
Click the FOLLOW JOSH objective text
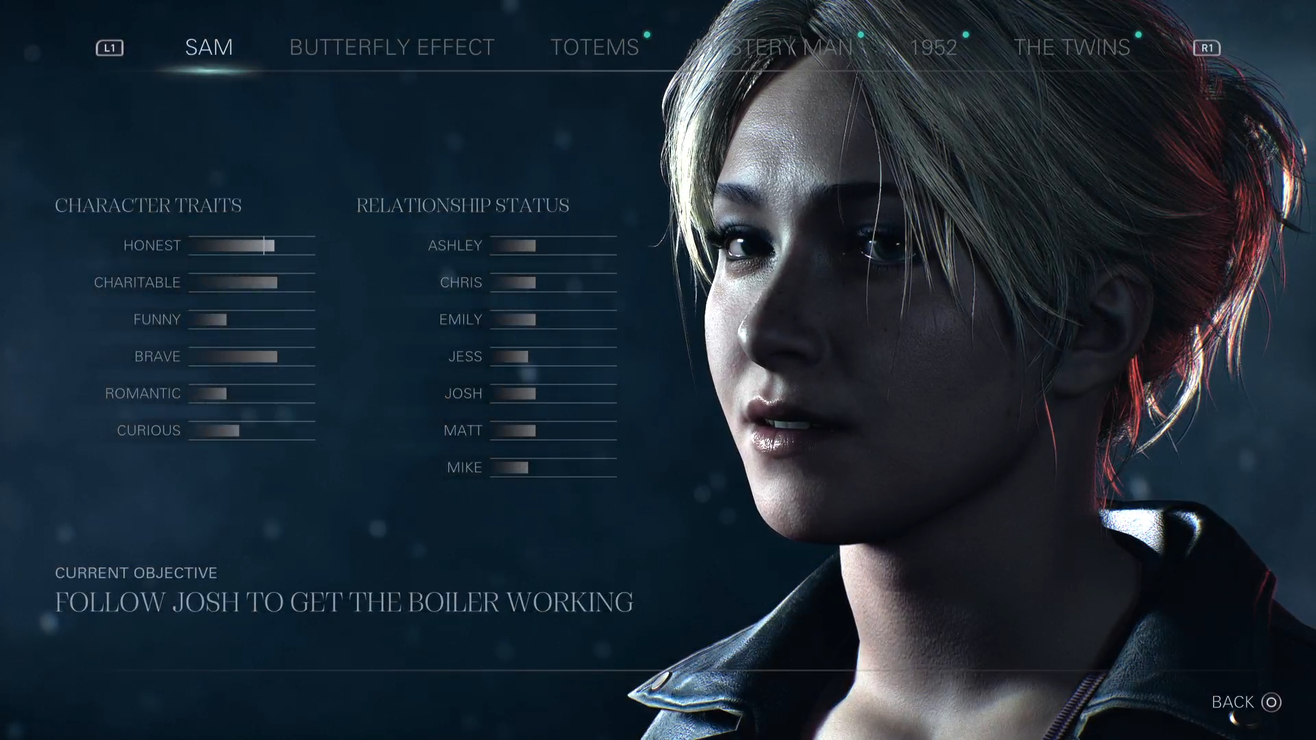pos(344,602)
